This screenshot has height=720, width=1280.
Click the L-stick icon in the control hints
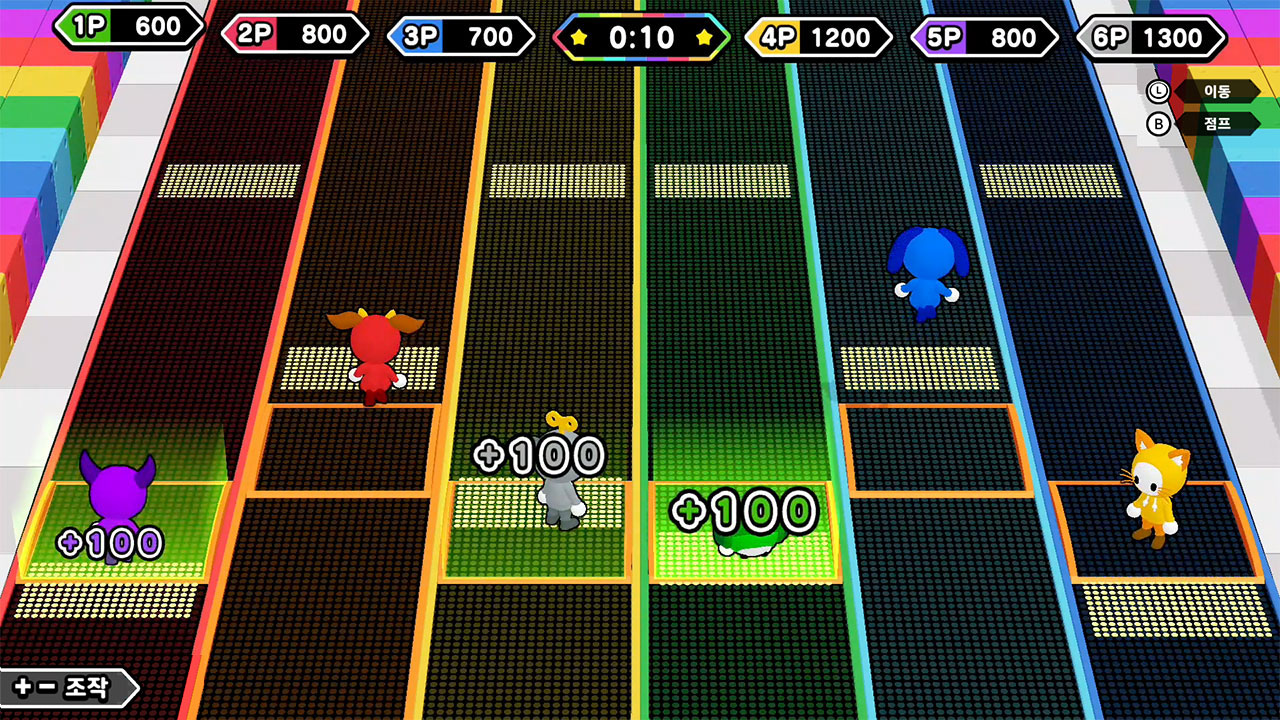(1160, 91)
